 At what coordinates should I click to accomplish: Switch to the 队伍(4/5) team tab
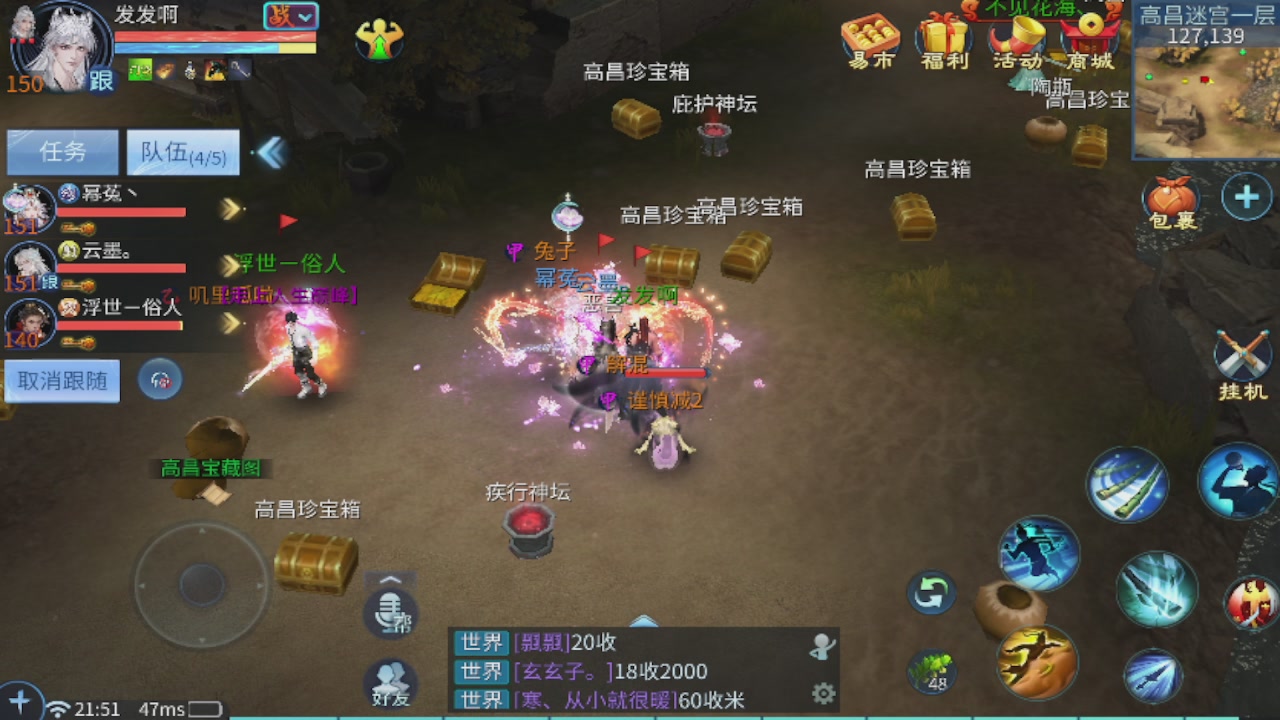(182, 151)
